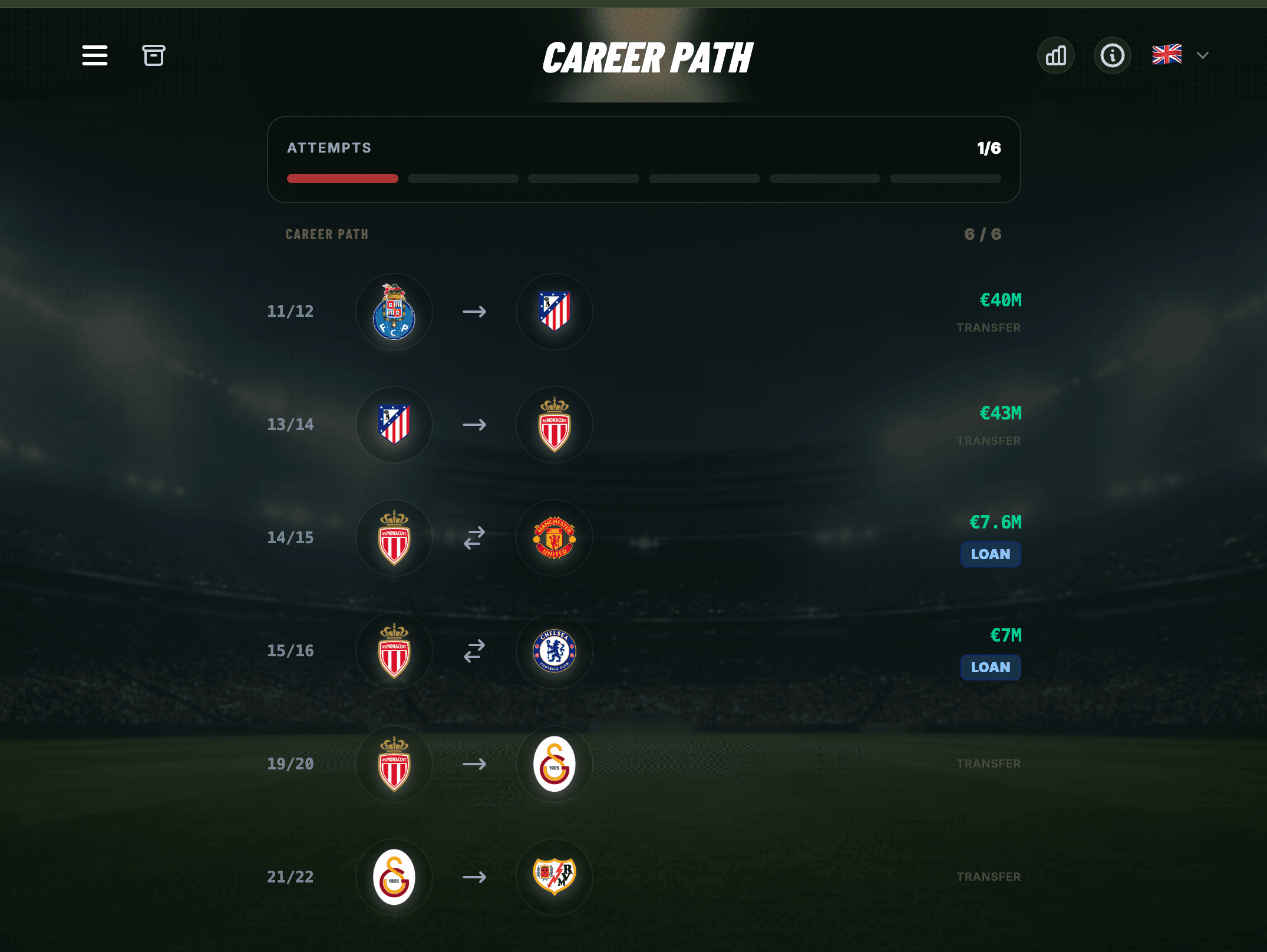View your statistics via the bar chart icon
1267x952 pixels.
tap(1055, 55)
